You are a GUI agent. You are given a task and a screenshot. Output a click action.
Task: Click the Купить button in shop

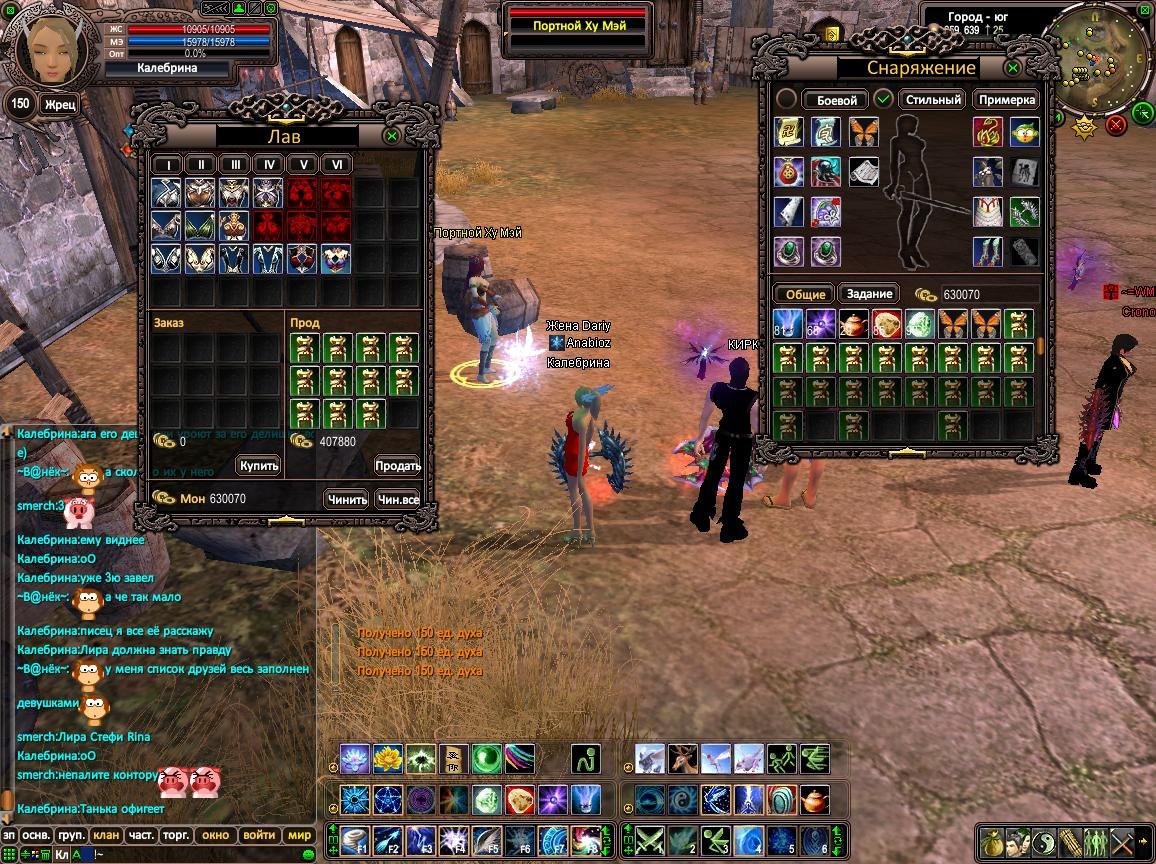coord(259,466)
